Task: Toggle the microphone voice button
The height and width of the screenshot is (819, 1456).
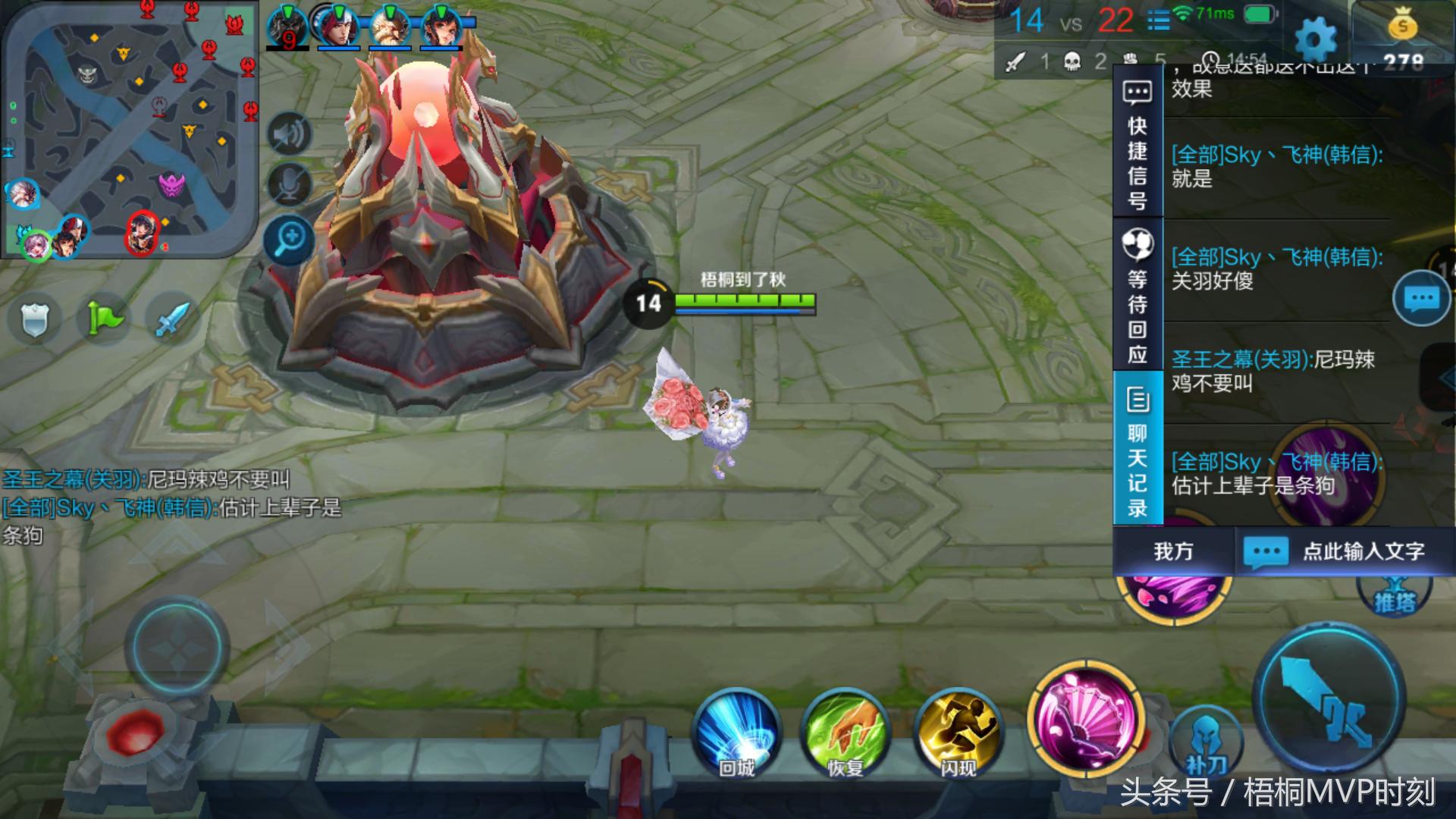Action: click(289, 184)
